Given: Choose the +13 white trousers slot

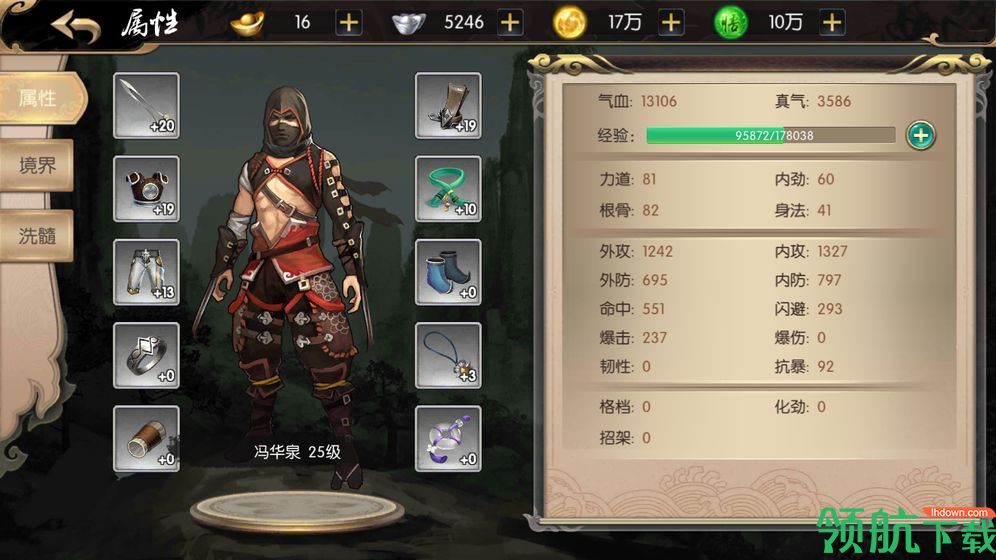Looking at the screenshot, I should tap(147, 272).
